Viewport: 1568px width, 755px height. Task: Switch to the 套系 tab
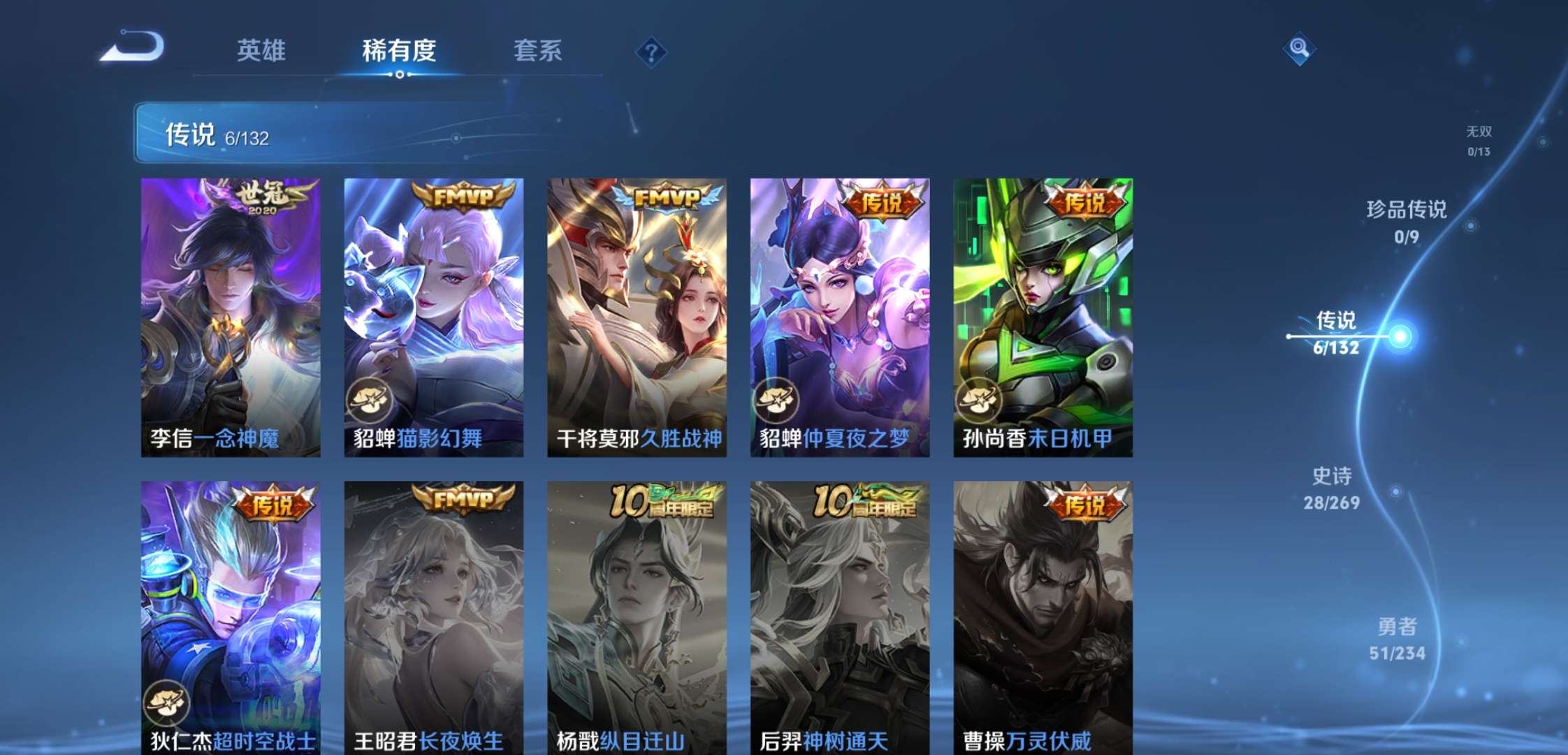point(539,50)
